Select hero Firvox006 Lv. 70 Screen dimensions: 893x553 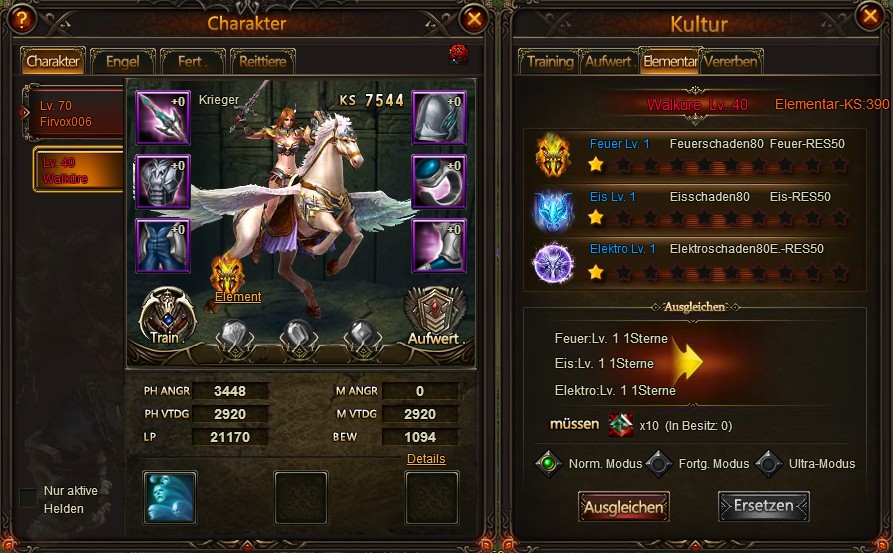pyautogui.click(x=76, y=112)
